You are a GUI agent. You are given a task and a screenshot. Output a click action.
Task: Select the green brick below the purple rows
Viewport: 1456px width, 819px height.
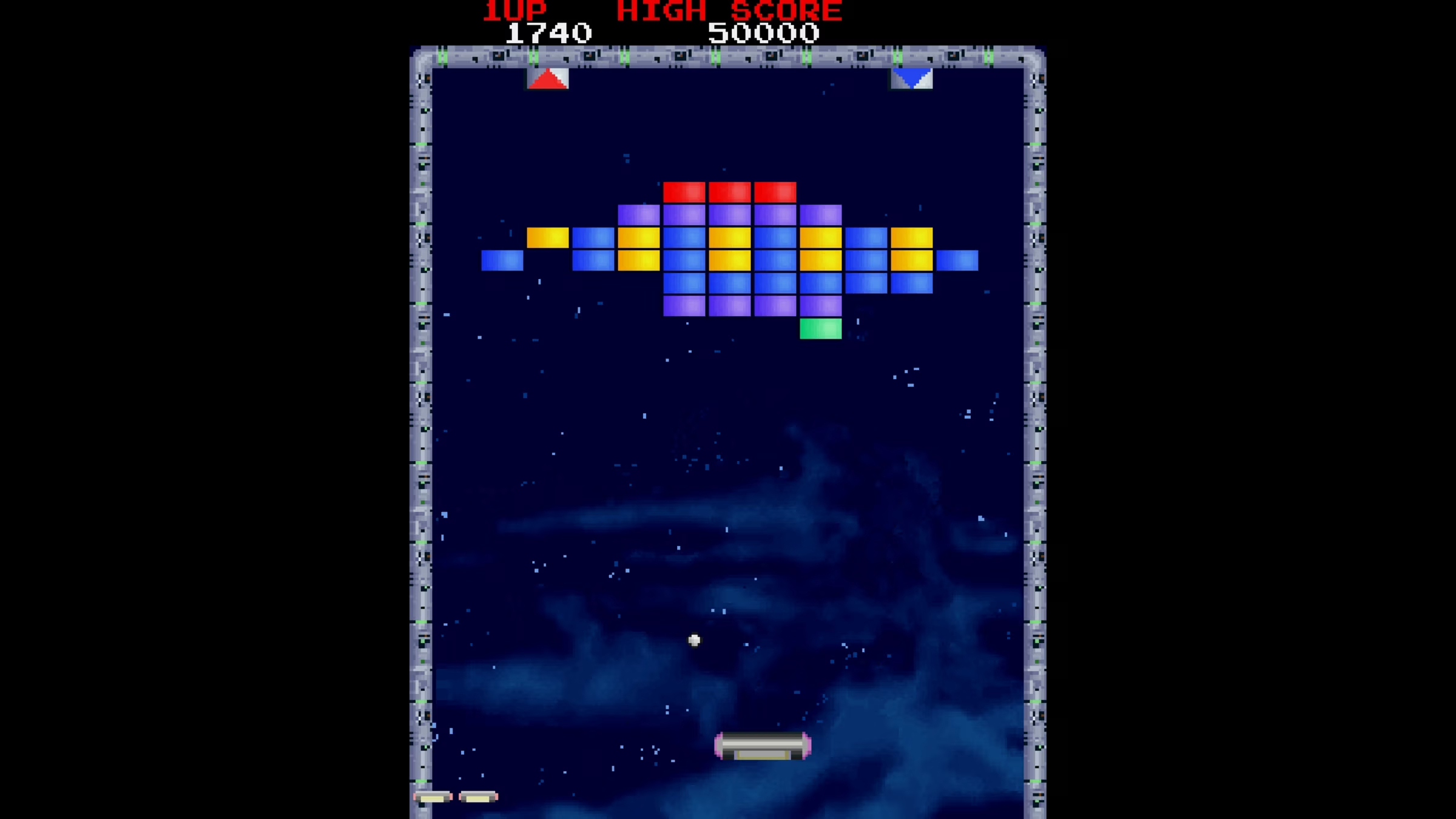pyautogui.click(x=820, y=328)
